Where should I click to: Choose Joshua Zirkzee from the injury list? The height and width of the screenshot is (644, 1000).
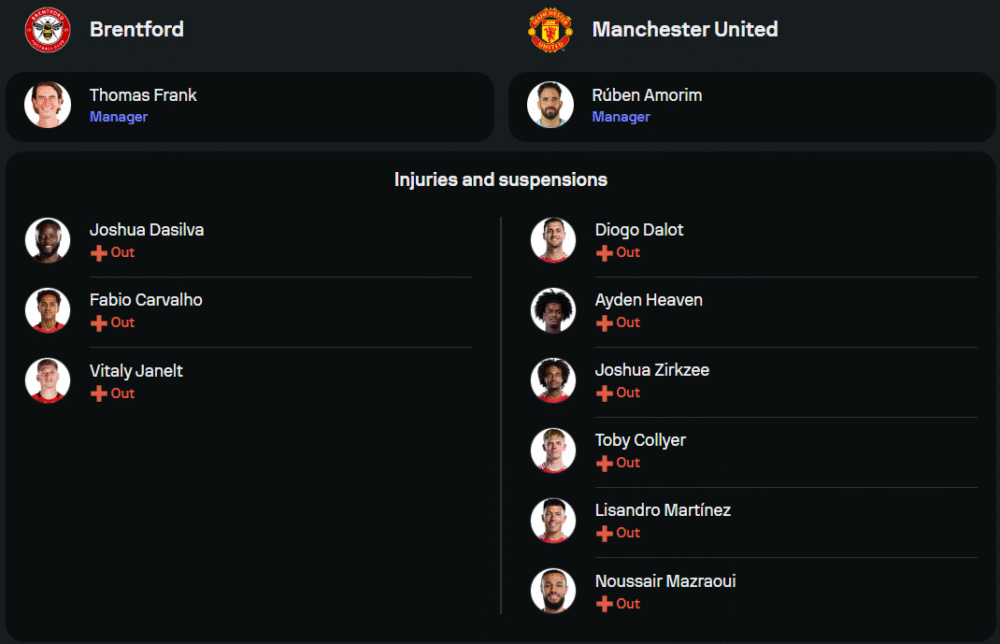(651, 370)
